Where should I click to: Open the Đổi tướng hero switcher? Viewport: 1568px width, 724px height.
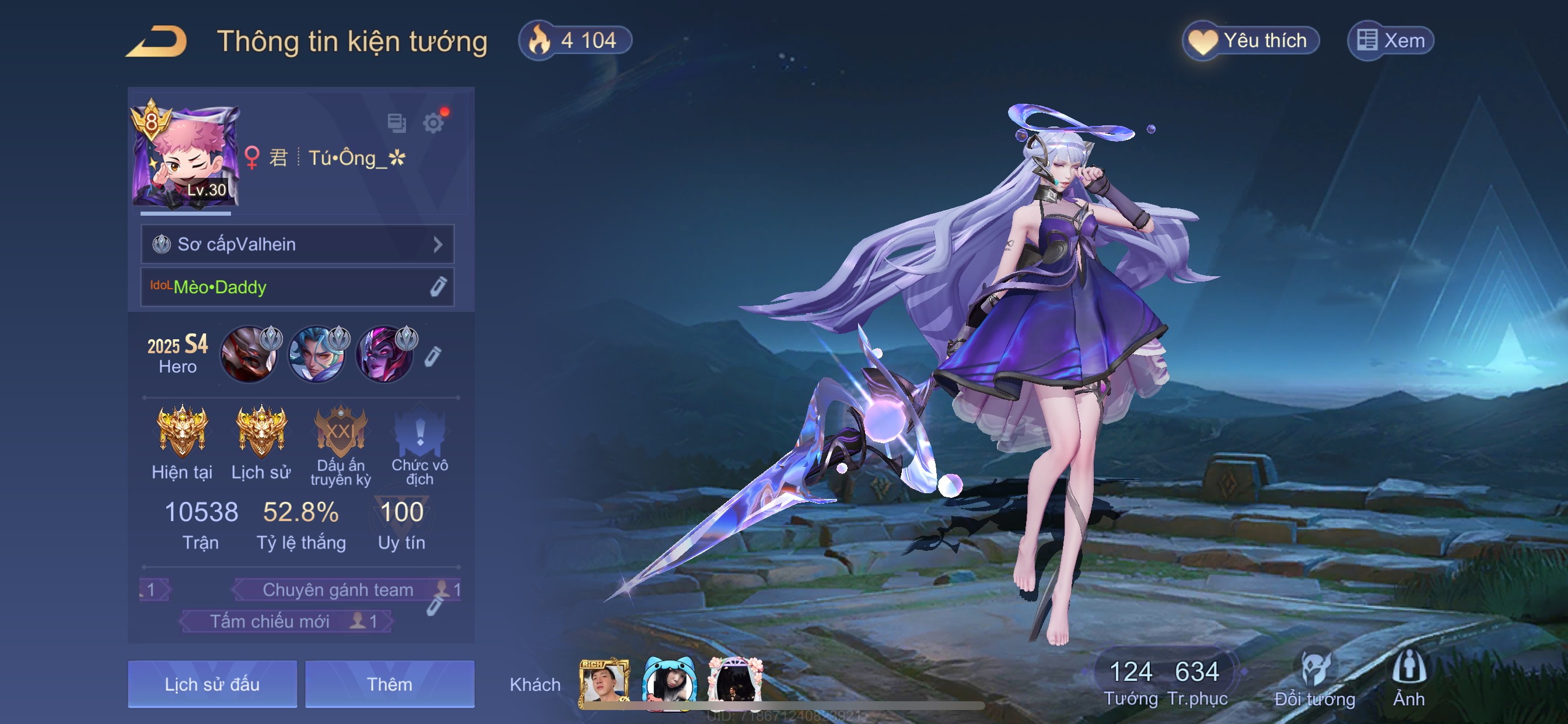tap(1314, 679)
